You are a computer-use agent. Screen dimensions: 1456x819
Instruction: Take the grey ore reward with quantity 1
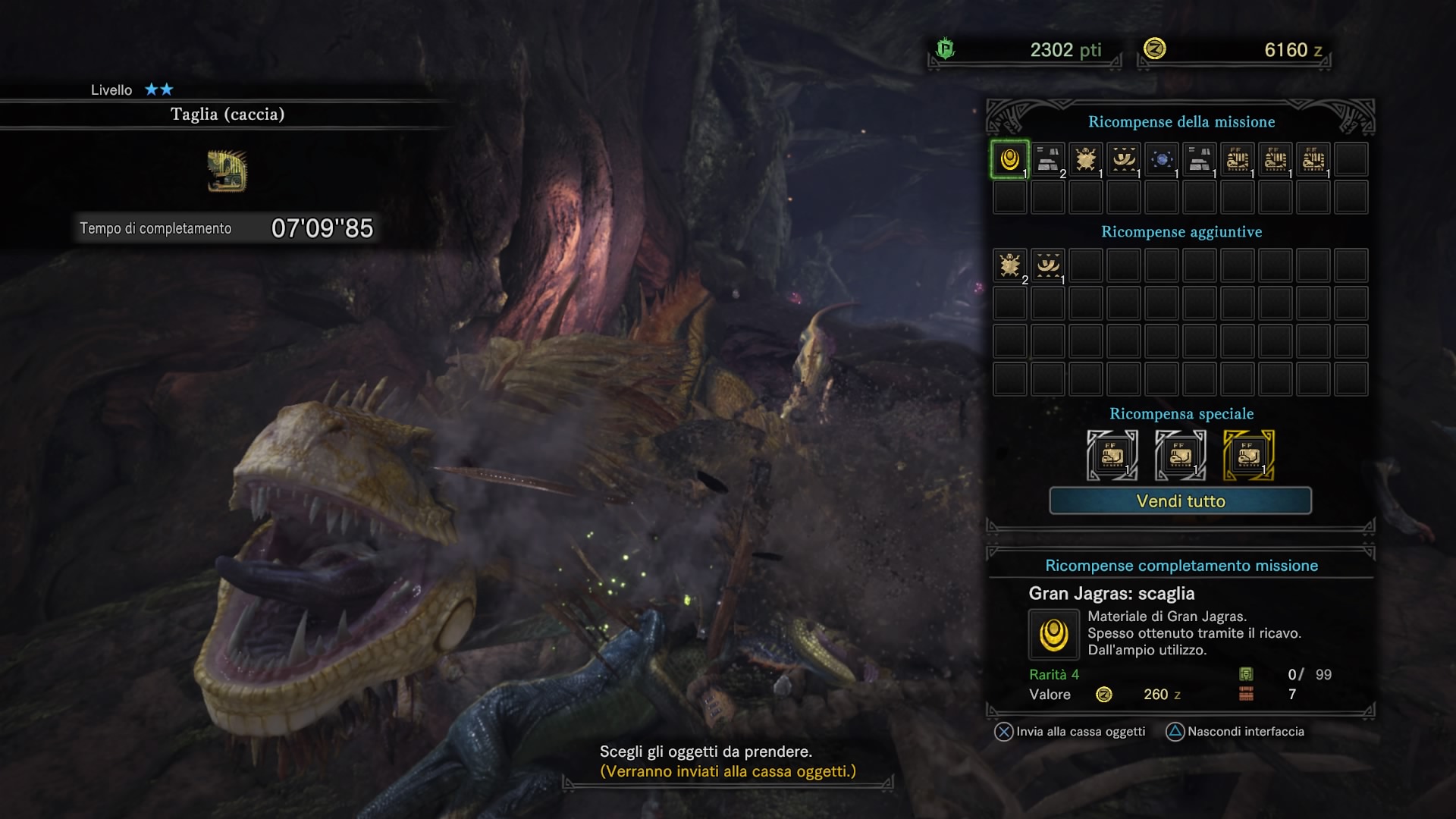pyautogui.click(x=1200, y=159)
